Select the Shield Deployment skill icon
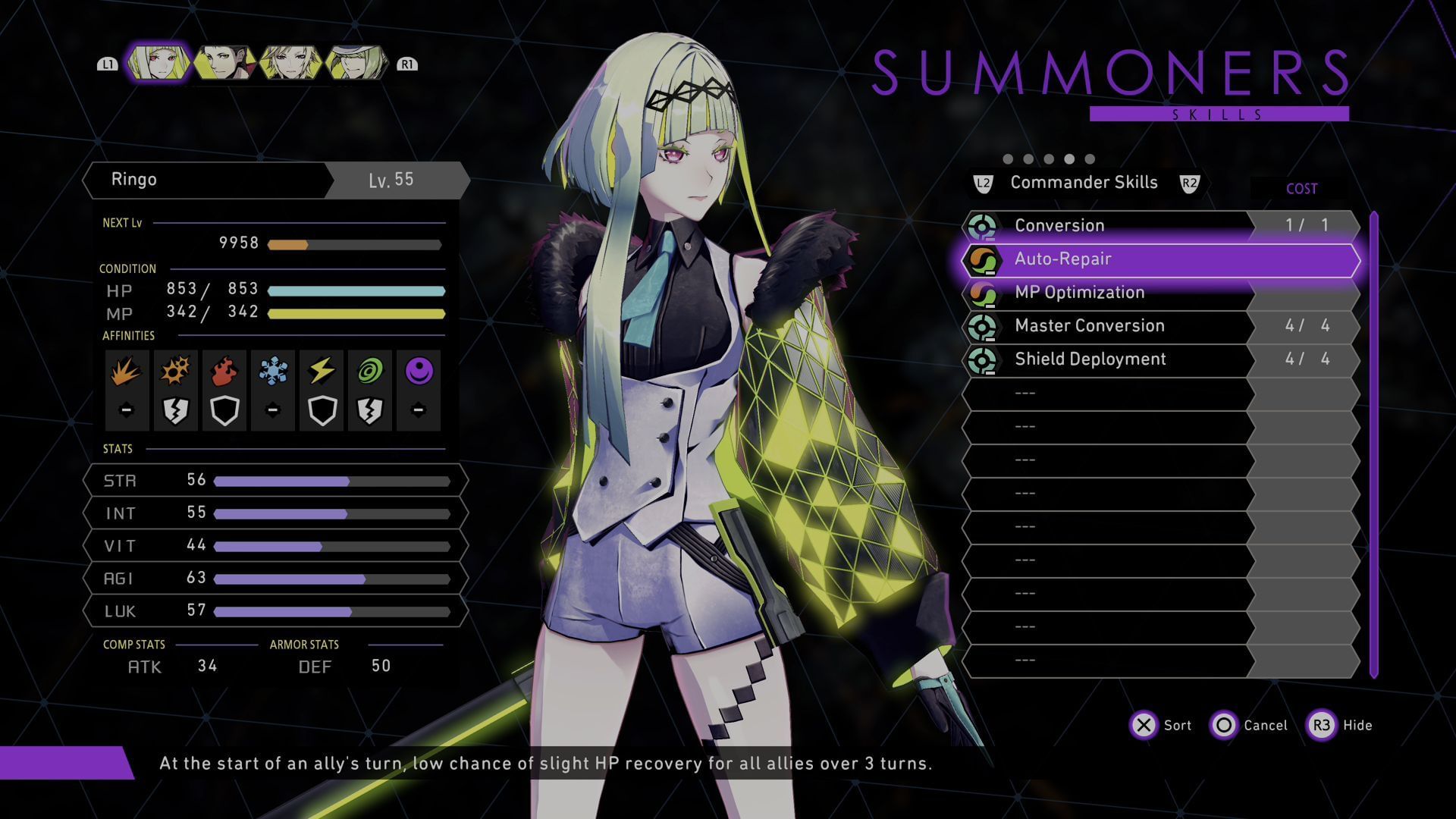 (x=984, y=360)
